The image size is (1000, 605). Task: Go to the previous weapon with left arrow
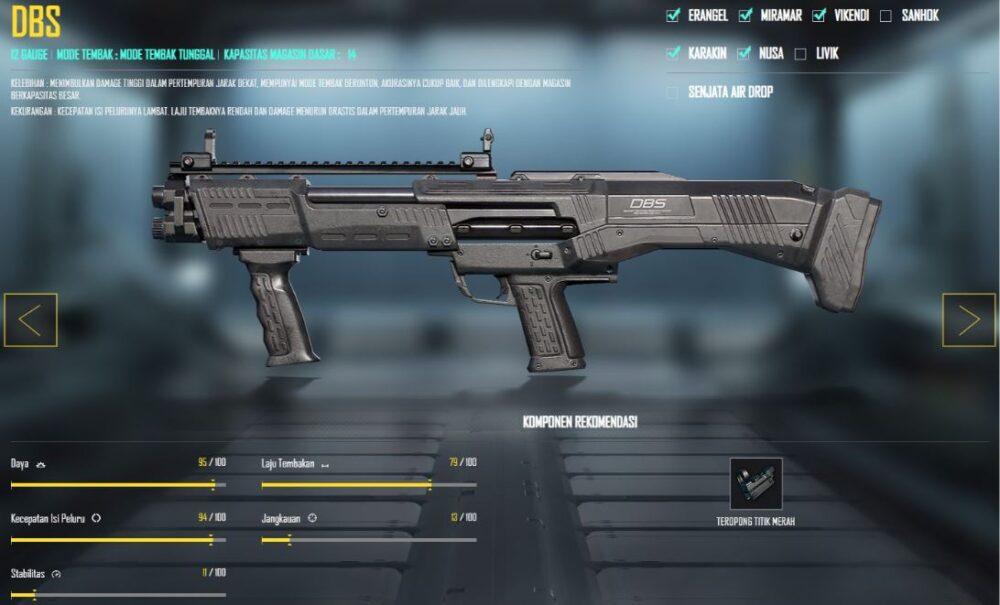30,320
